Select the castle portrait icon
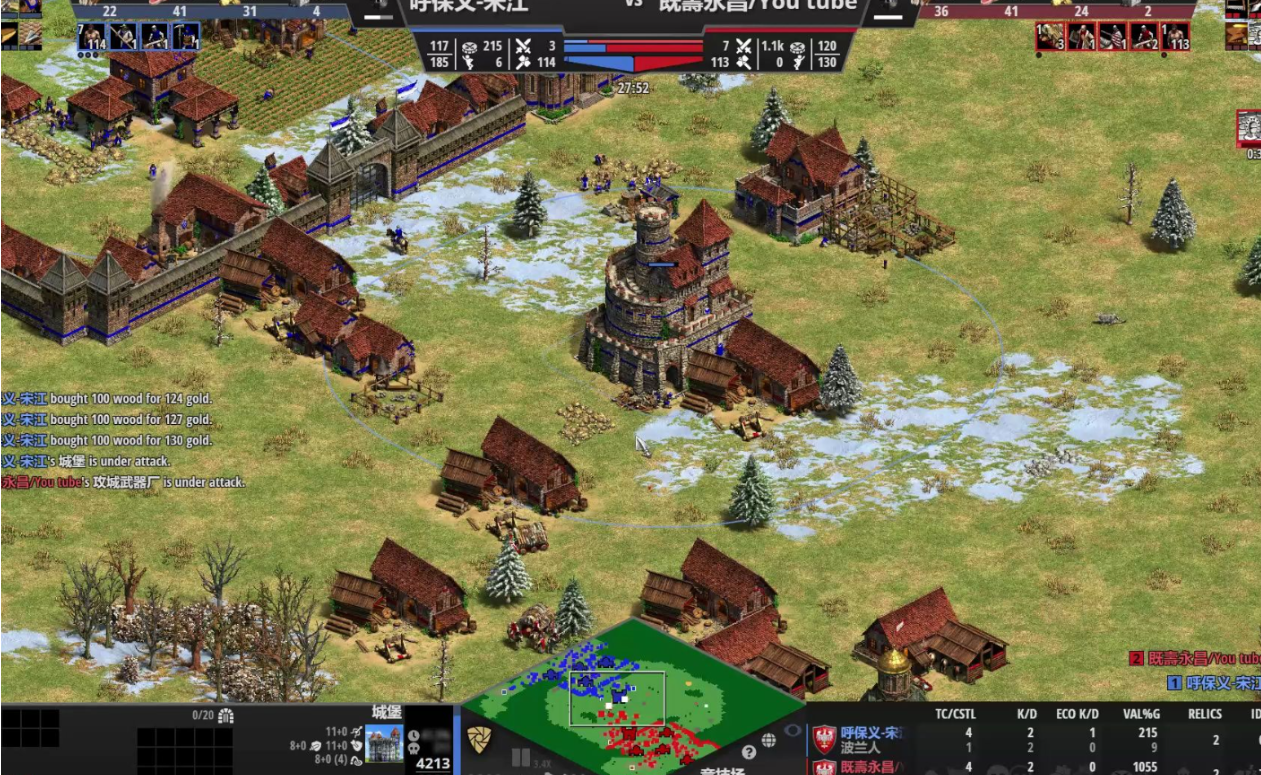The image size is (1261, 775). coord(384,744)
